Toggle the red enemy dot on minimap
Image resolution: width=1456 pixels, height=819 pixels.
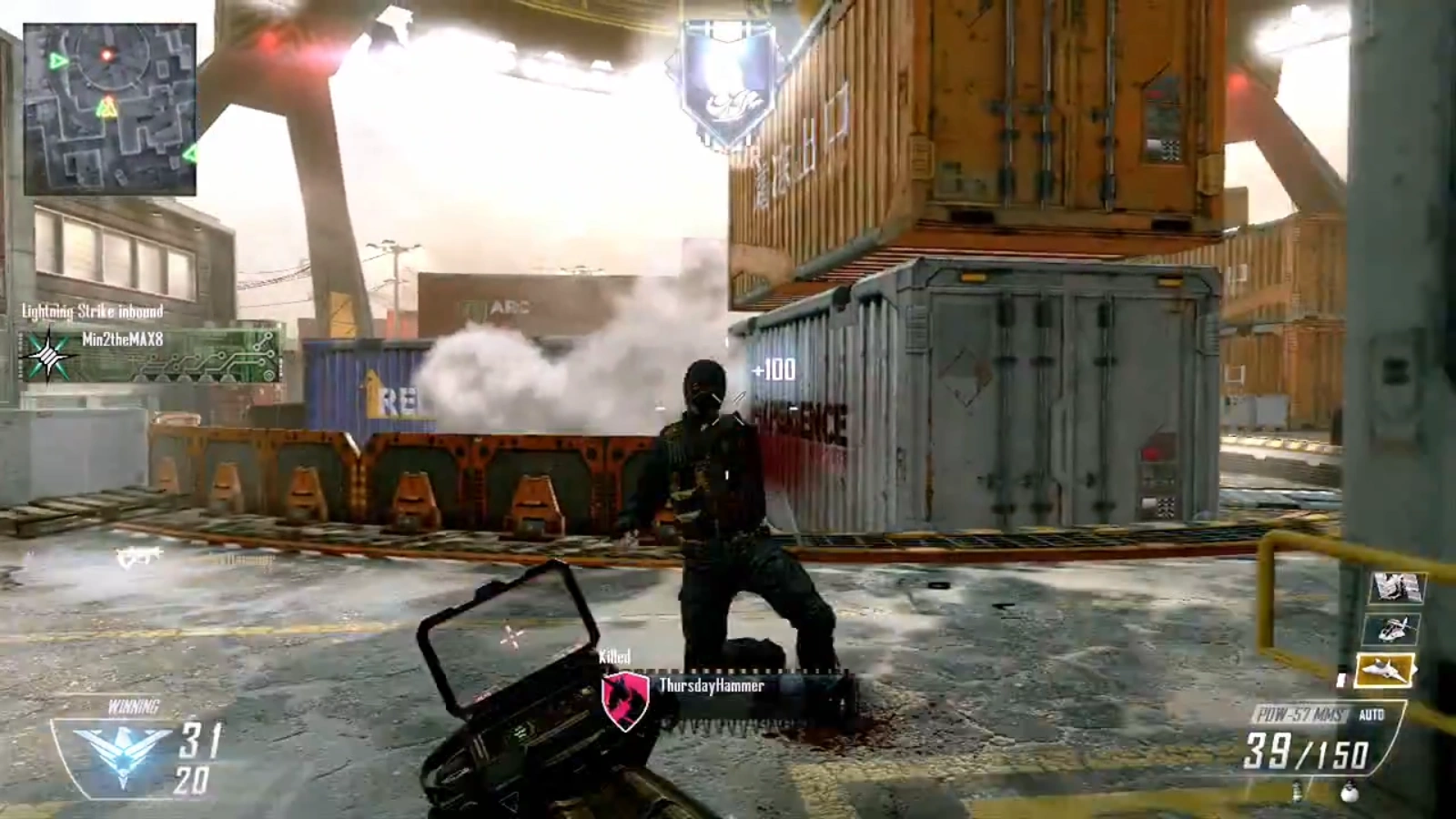[106, 55]
